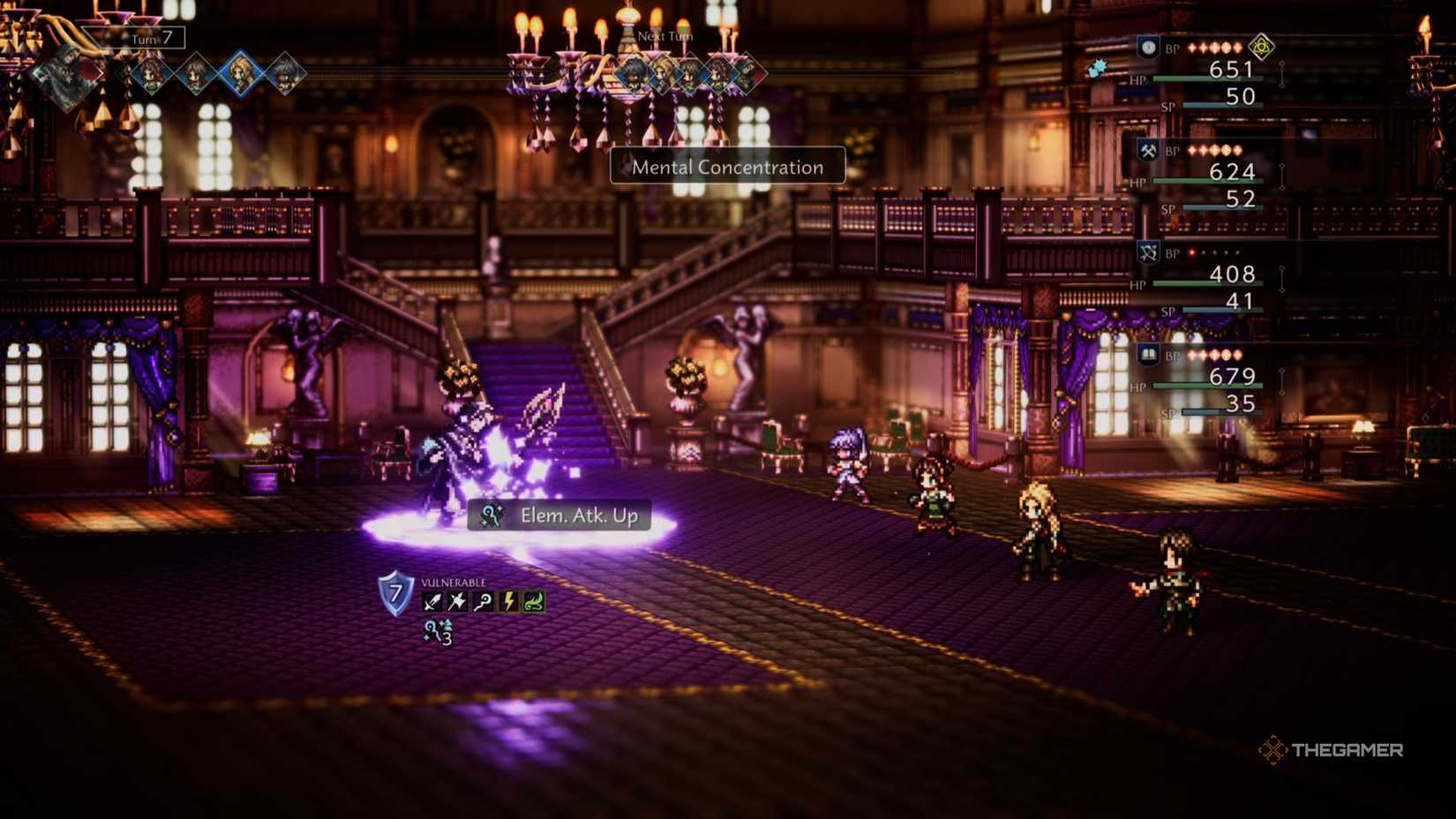Click the polearm weakness icon beside the sword

[x=457, y=601]
